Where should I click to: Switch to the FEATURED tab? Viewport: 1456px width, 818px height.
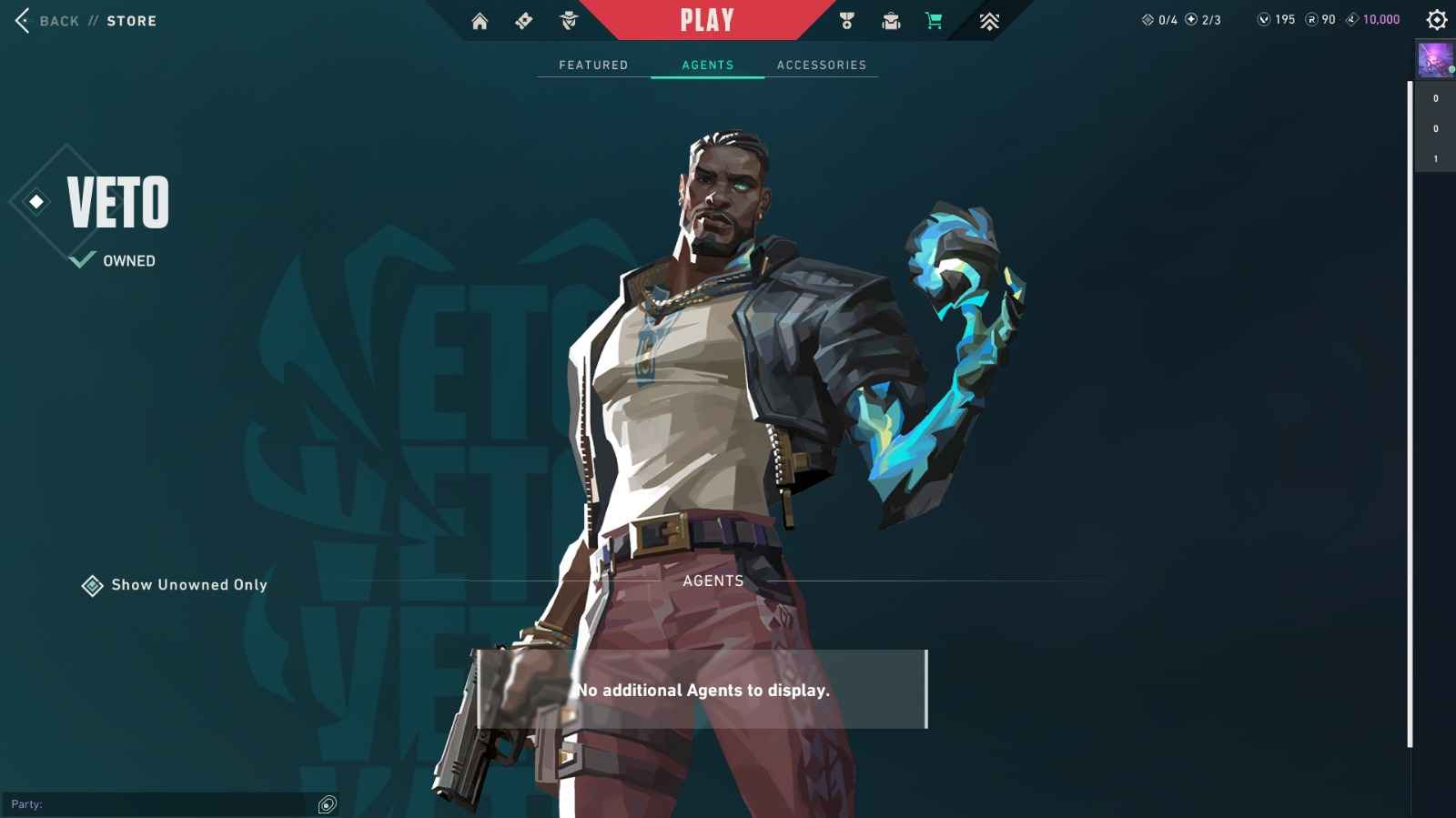(x=592, y=65)
